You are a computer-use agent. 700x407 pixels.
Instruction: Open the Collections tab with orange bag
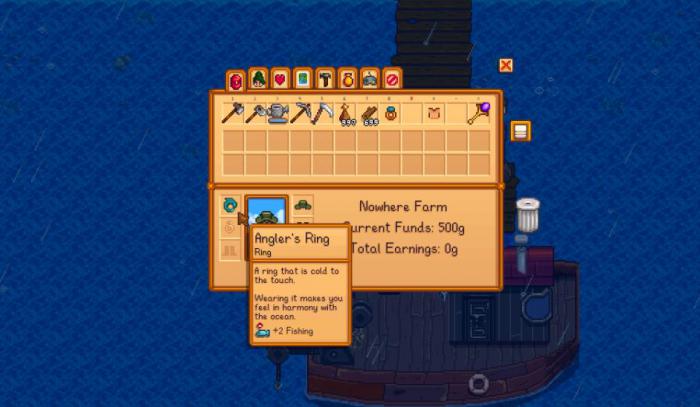click(347, 78)
